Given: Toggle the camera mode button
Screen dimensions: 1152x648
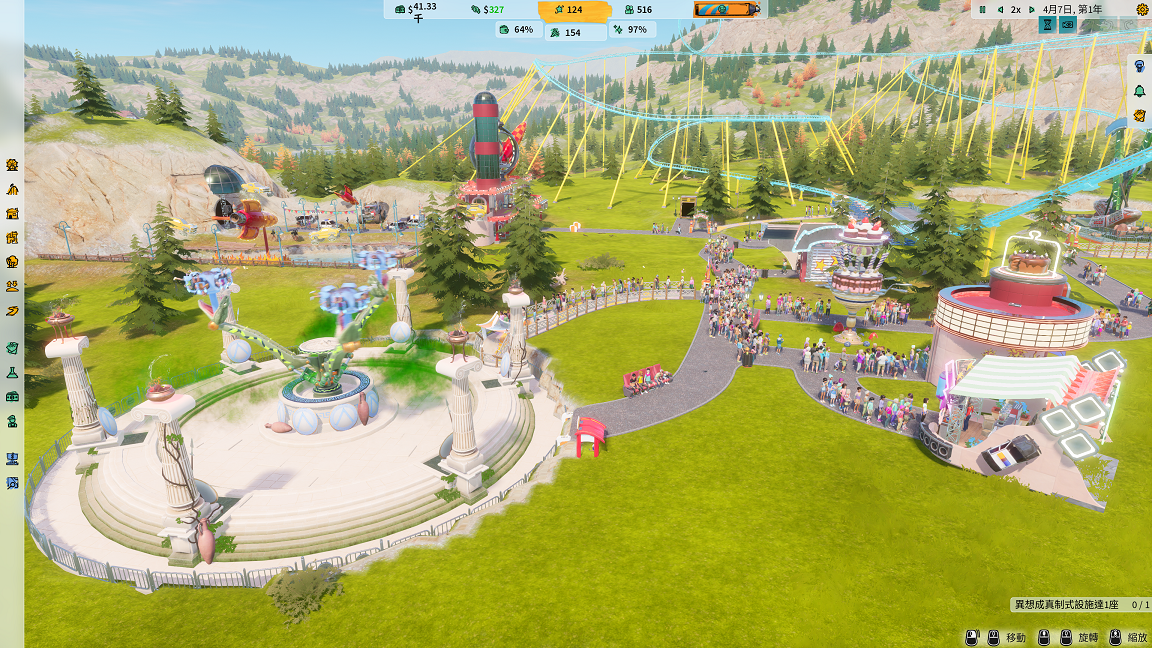Looking at the screenshot, I should 1067,24.
